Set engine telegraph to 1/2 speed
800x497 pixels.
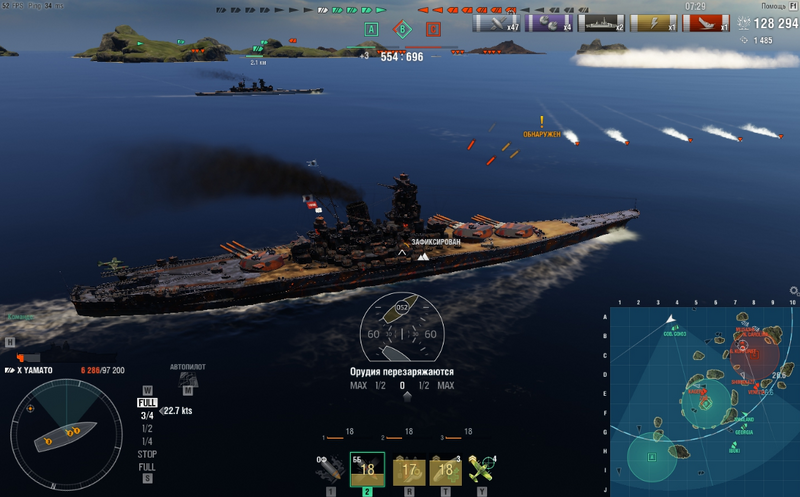(147, 428)
